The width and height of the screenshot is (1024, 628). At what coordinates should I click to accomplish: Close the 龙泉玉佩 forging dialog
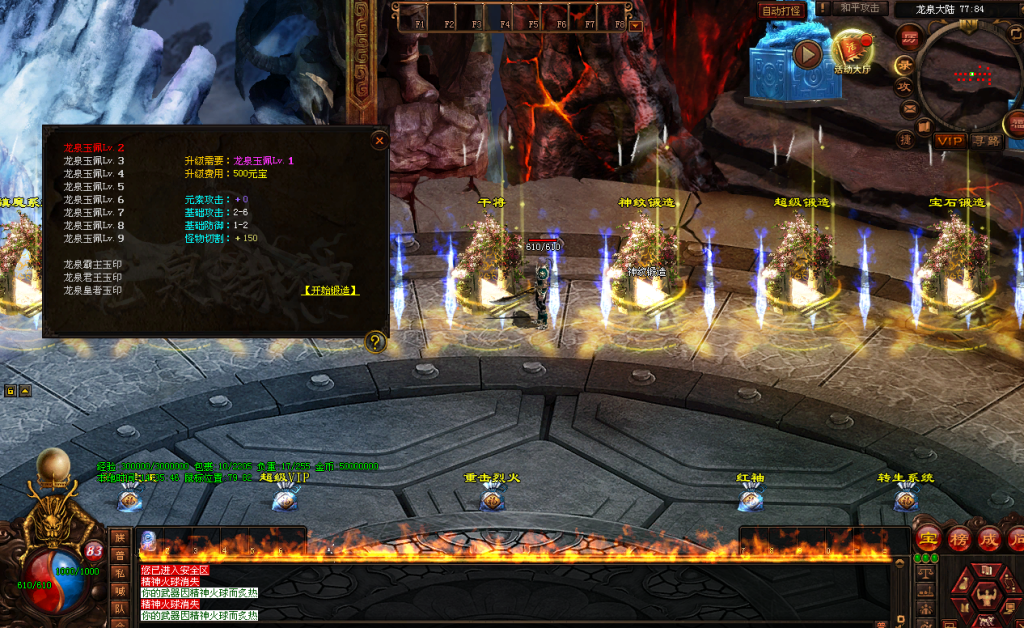click(x=379, y=141)
